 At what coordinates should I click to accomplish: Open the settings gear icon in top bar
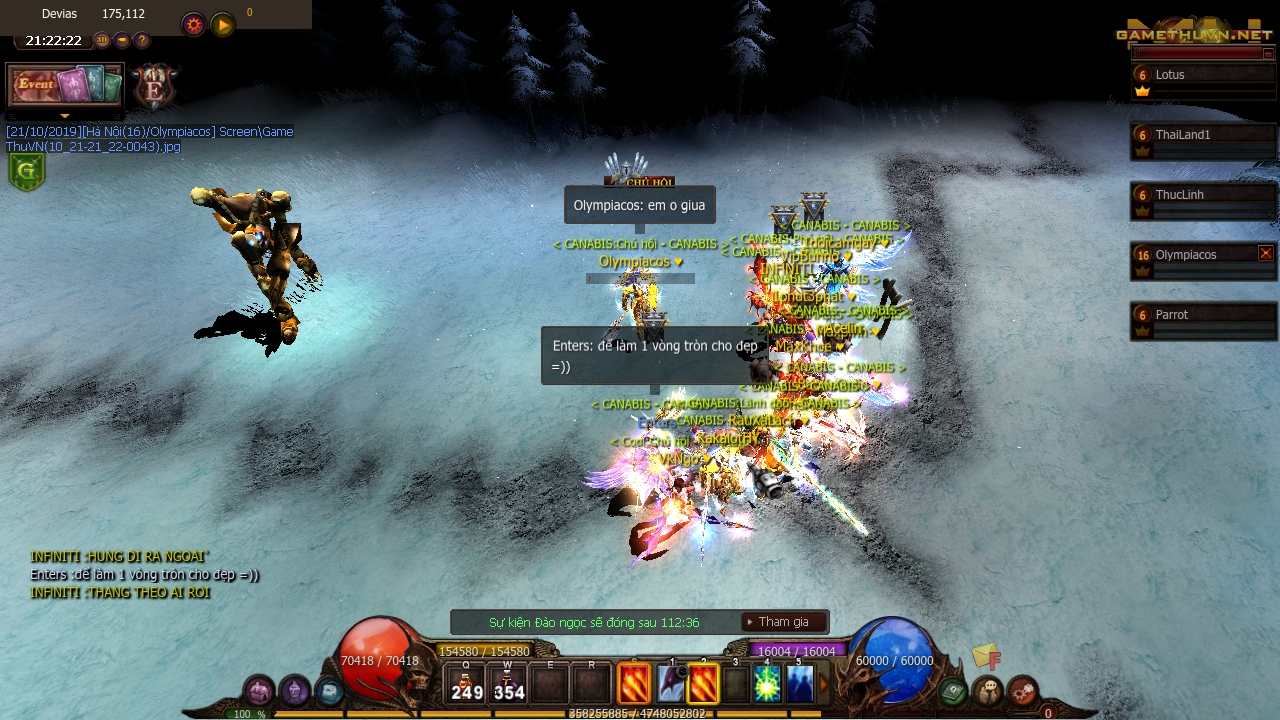[193, 25]
